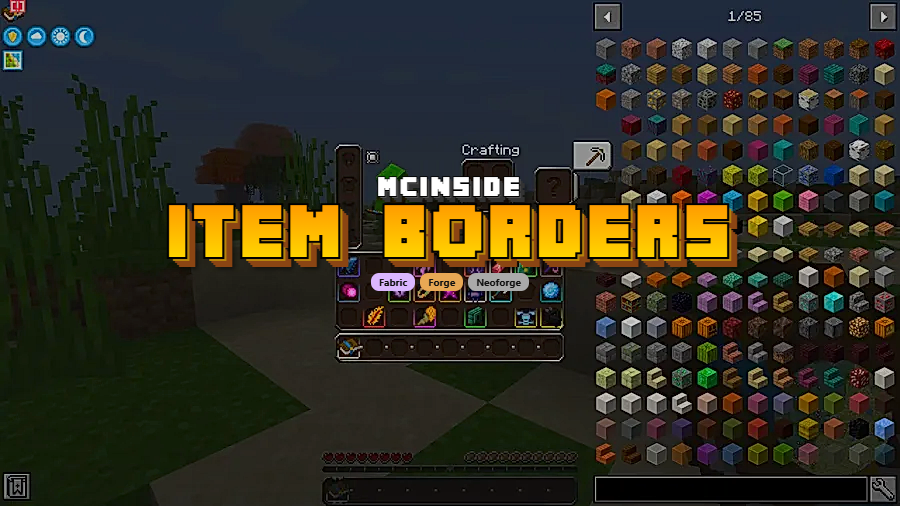Select the Neoforge loader tag
The image size is (900, 506).
coord(498,283)
